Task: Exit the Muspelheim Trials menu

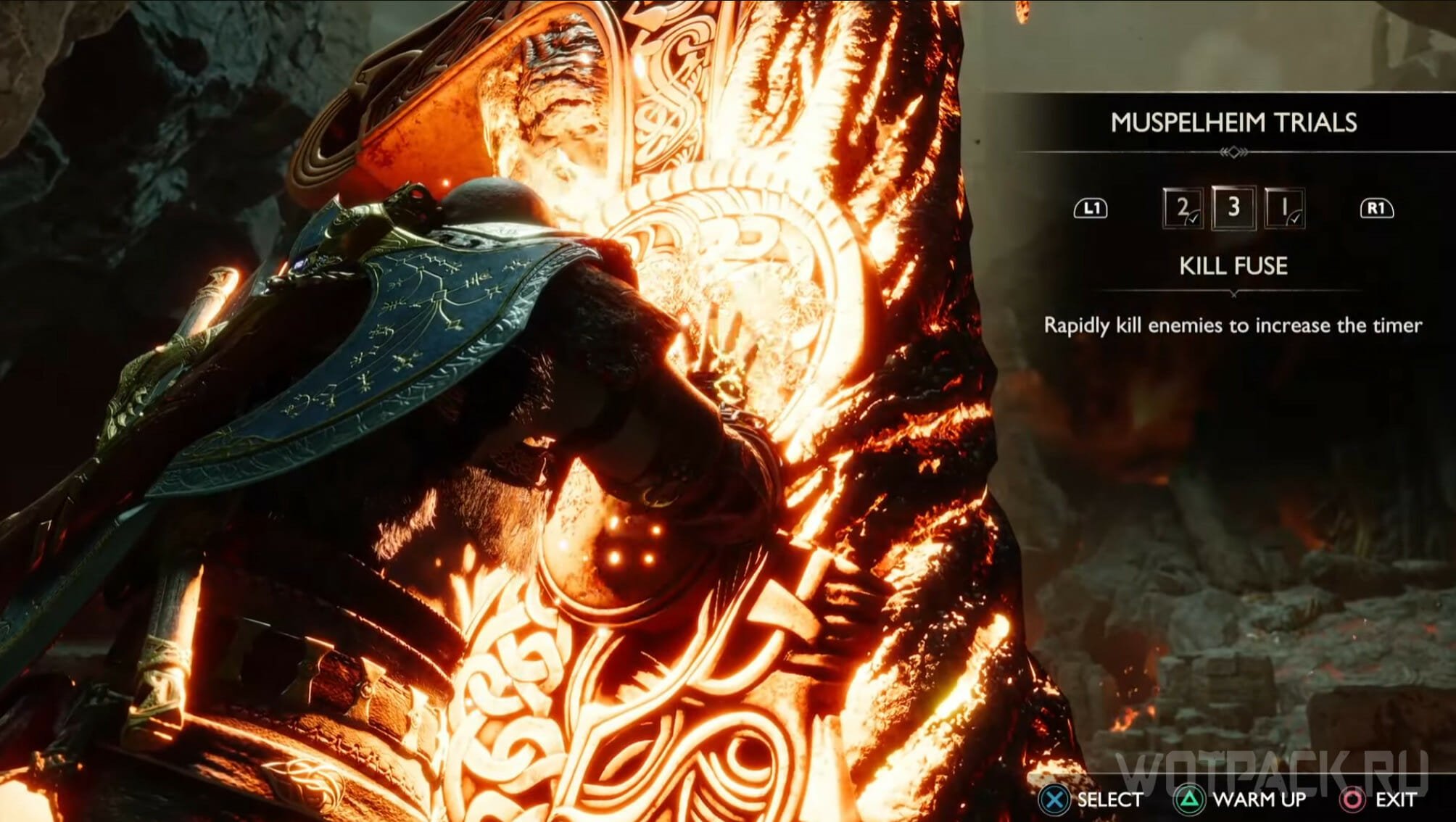Action: 1378,800
